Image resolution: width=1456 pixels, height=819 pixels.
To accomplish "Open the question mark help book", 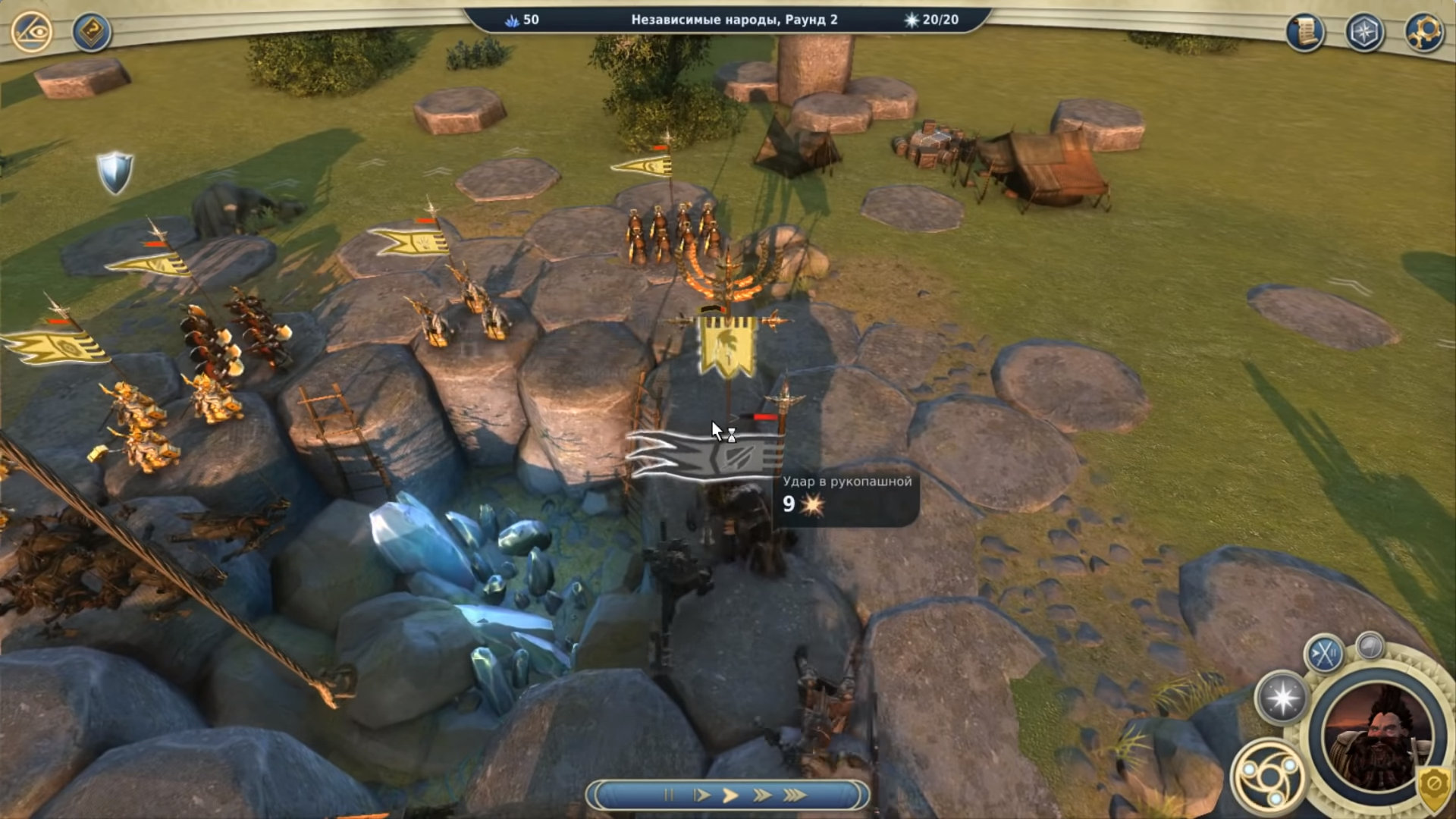I will pos(92,32).
